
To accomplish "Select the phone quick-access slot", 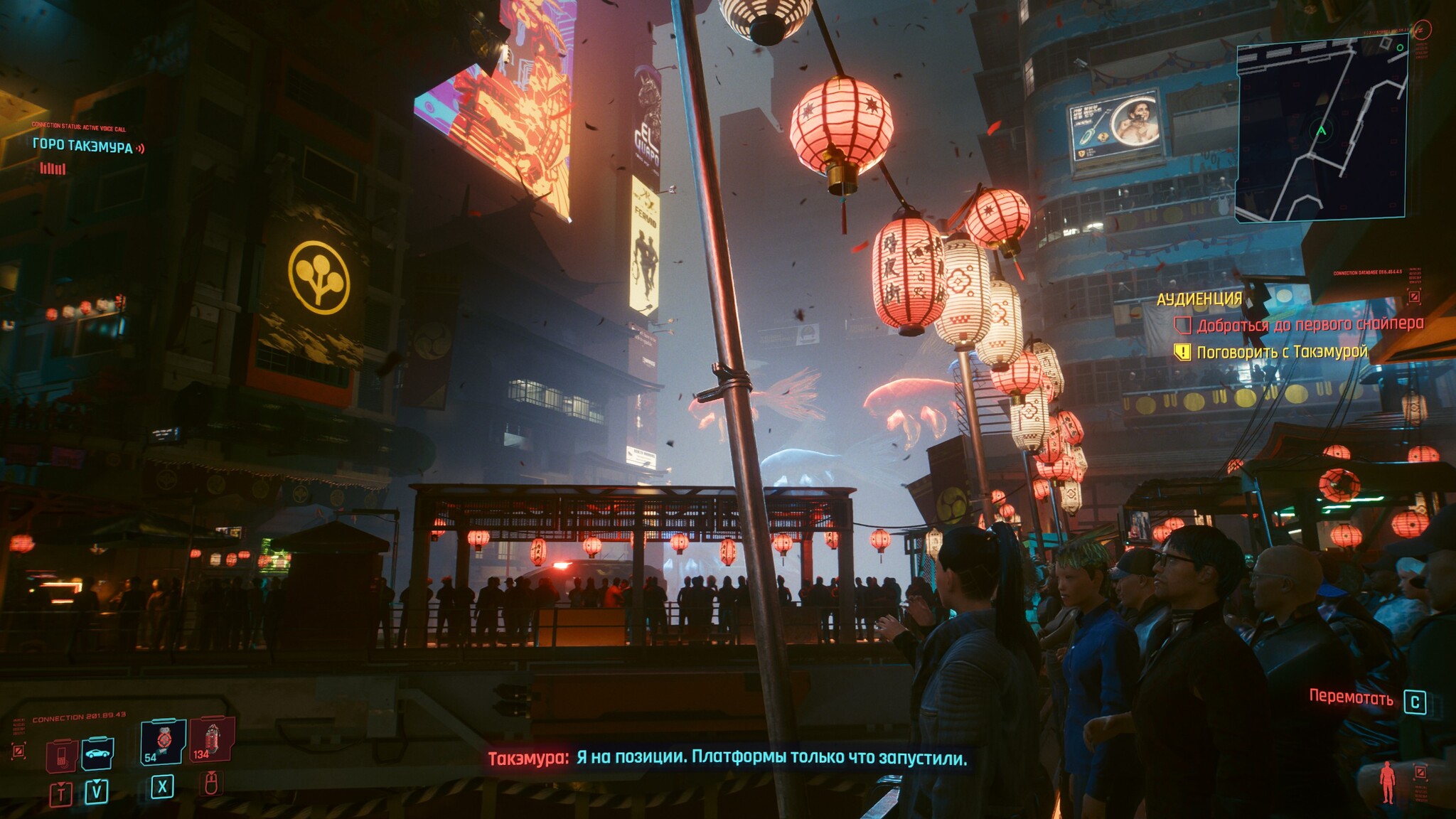I will (62, 755).
